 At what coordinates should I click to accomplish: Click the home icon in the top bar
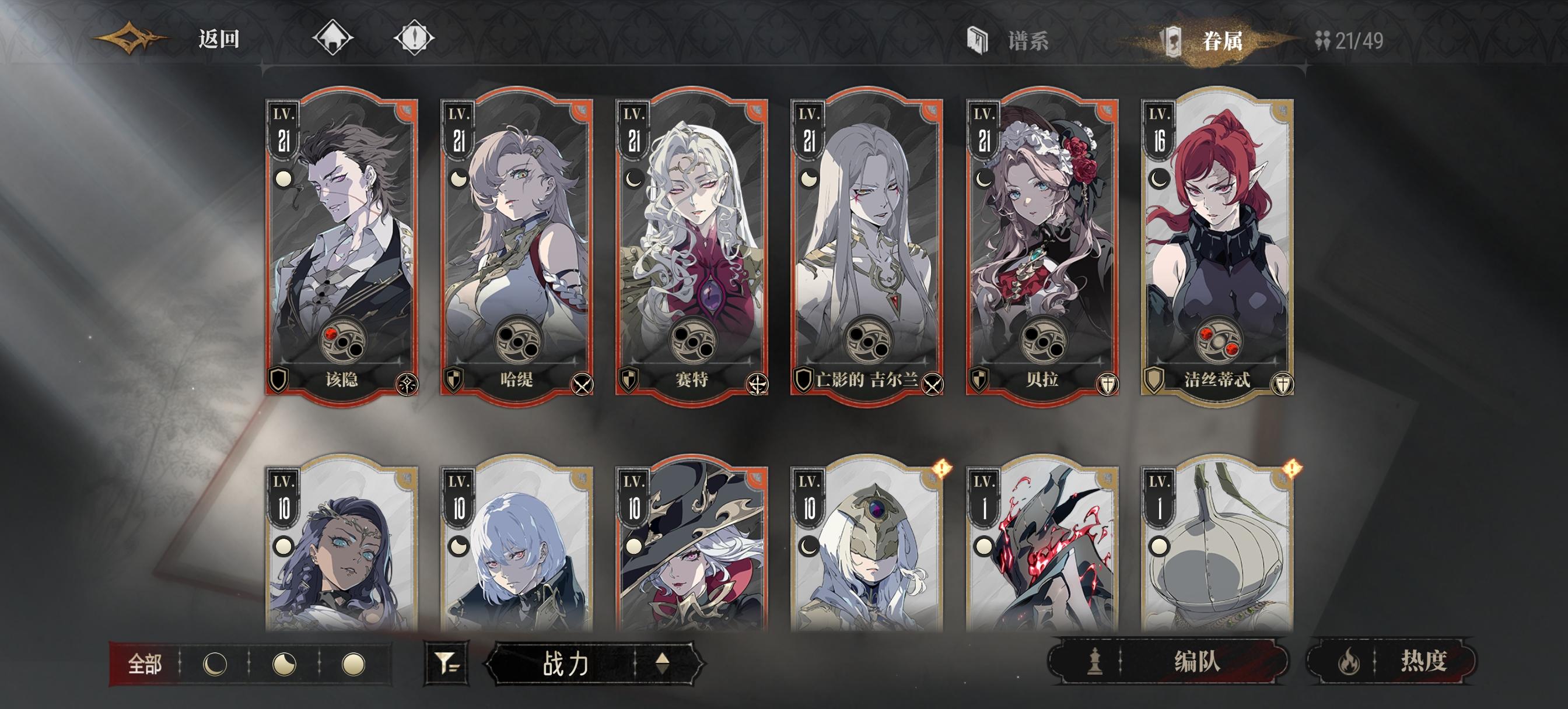332,38
